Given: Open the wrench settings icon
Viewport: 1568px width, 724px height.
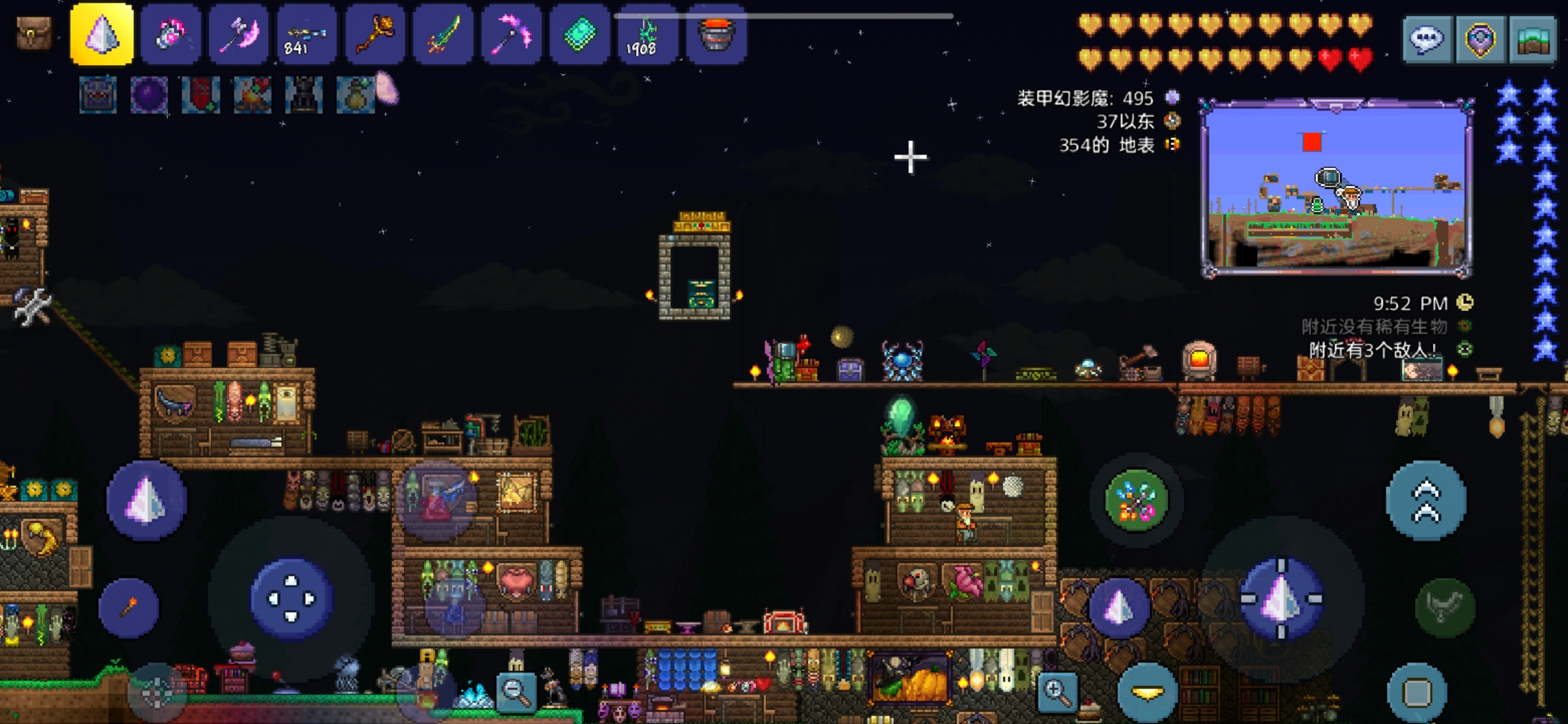Looking at the screenshot, I should (x=31, y=307).
